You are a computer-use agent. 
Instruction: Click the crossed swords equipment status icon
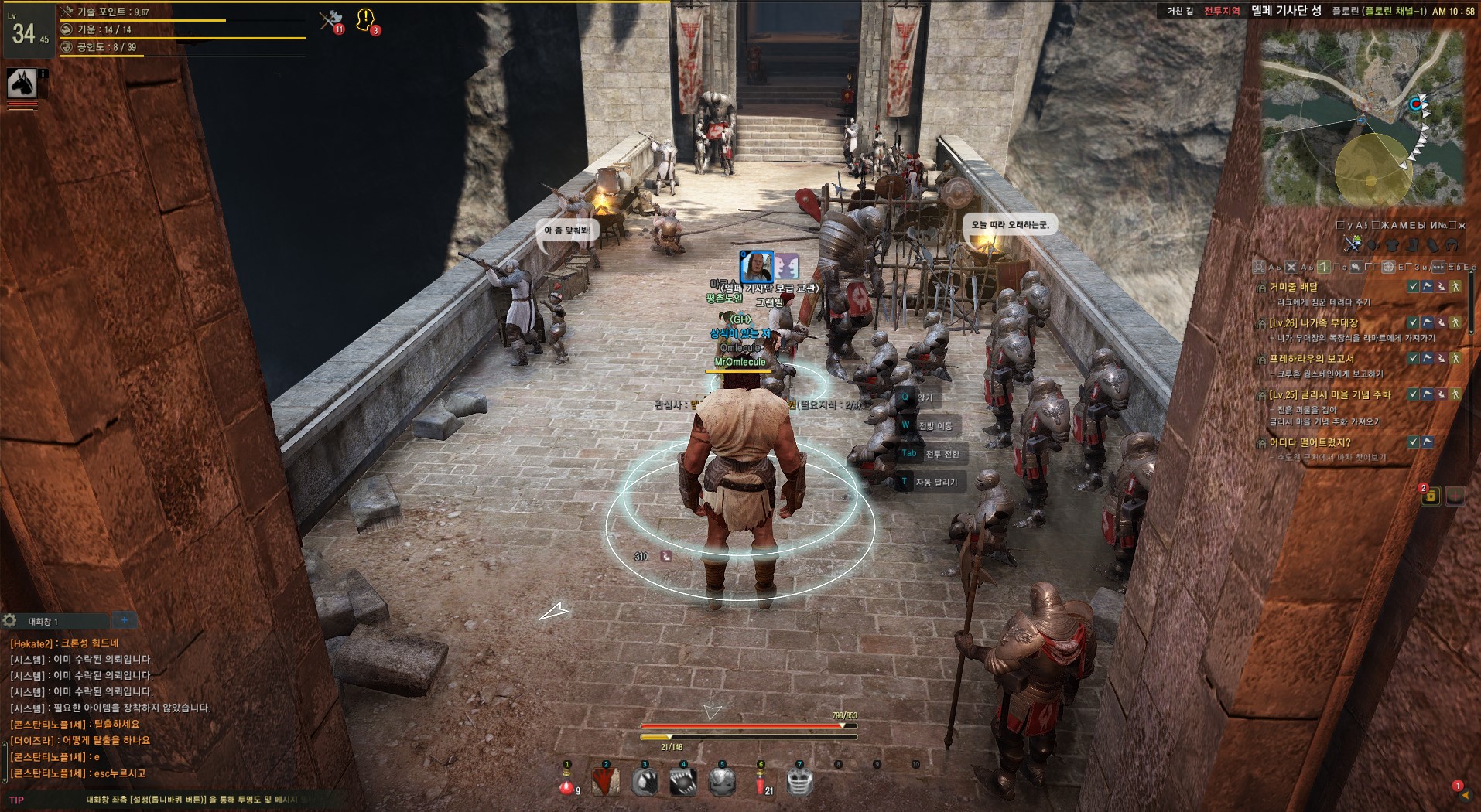(x=1352, y=244)
